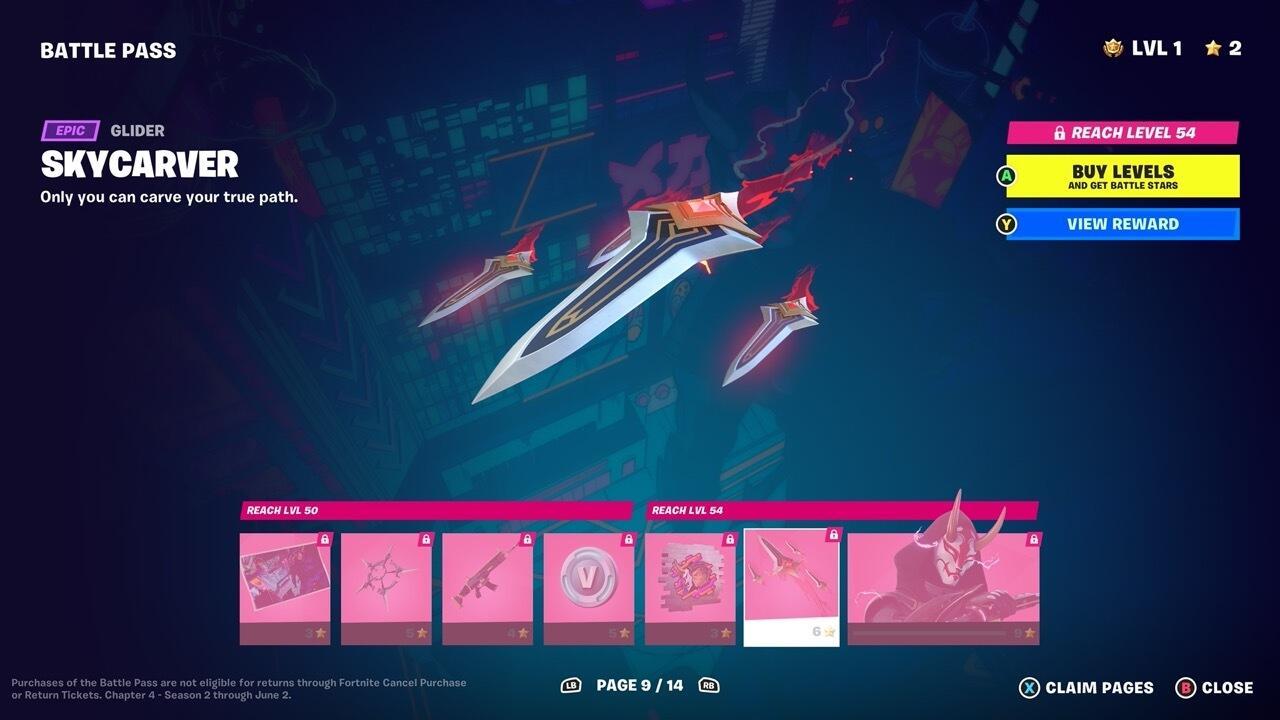The width and height of the screenshot is (1280, 720).
Task: Click the assault rifle wrap reward icon
Action: [x=488, y=580]
